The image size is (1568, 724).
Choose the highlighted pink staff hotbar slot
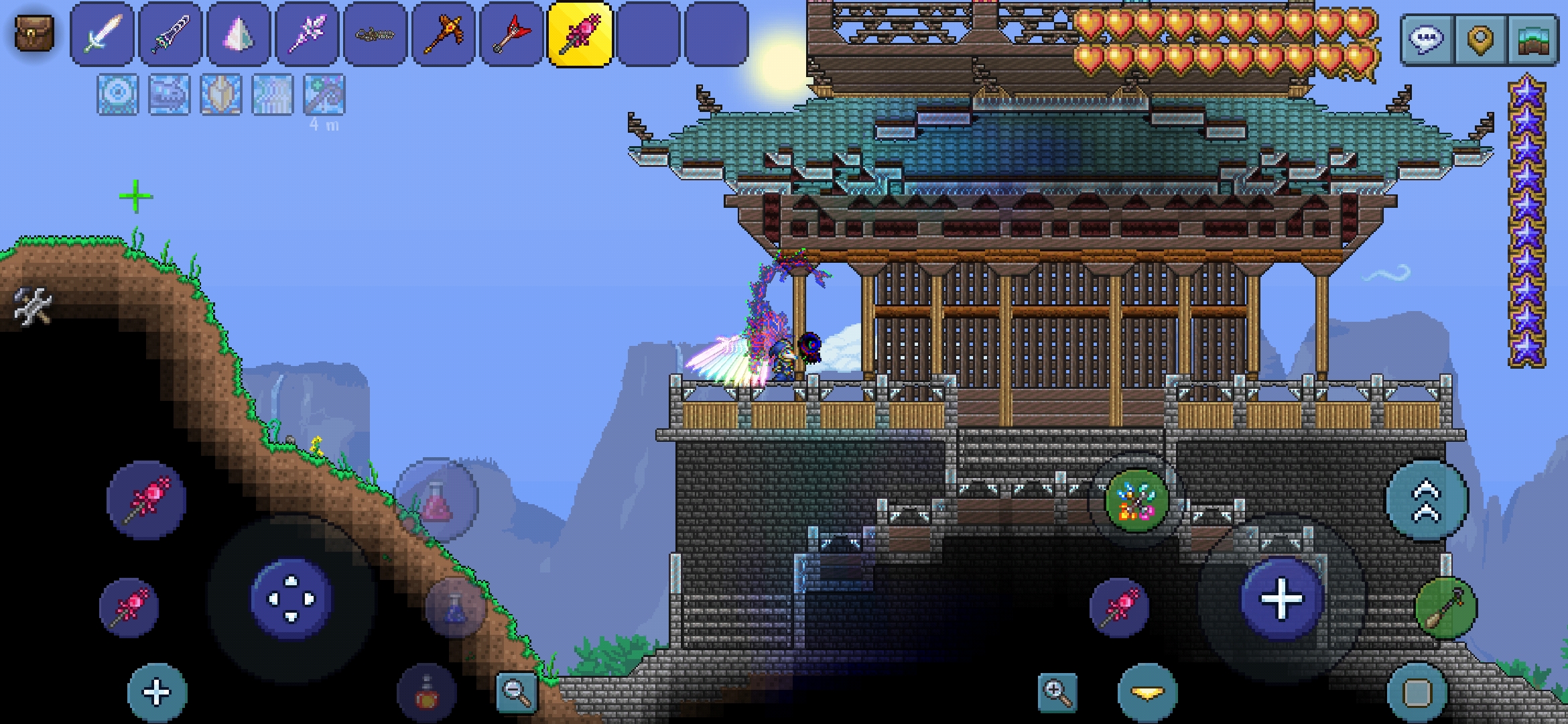click(580, 34)
